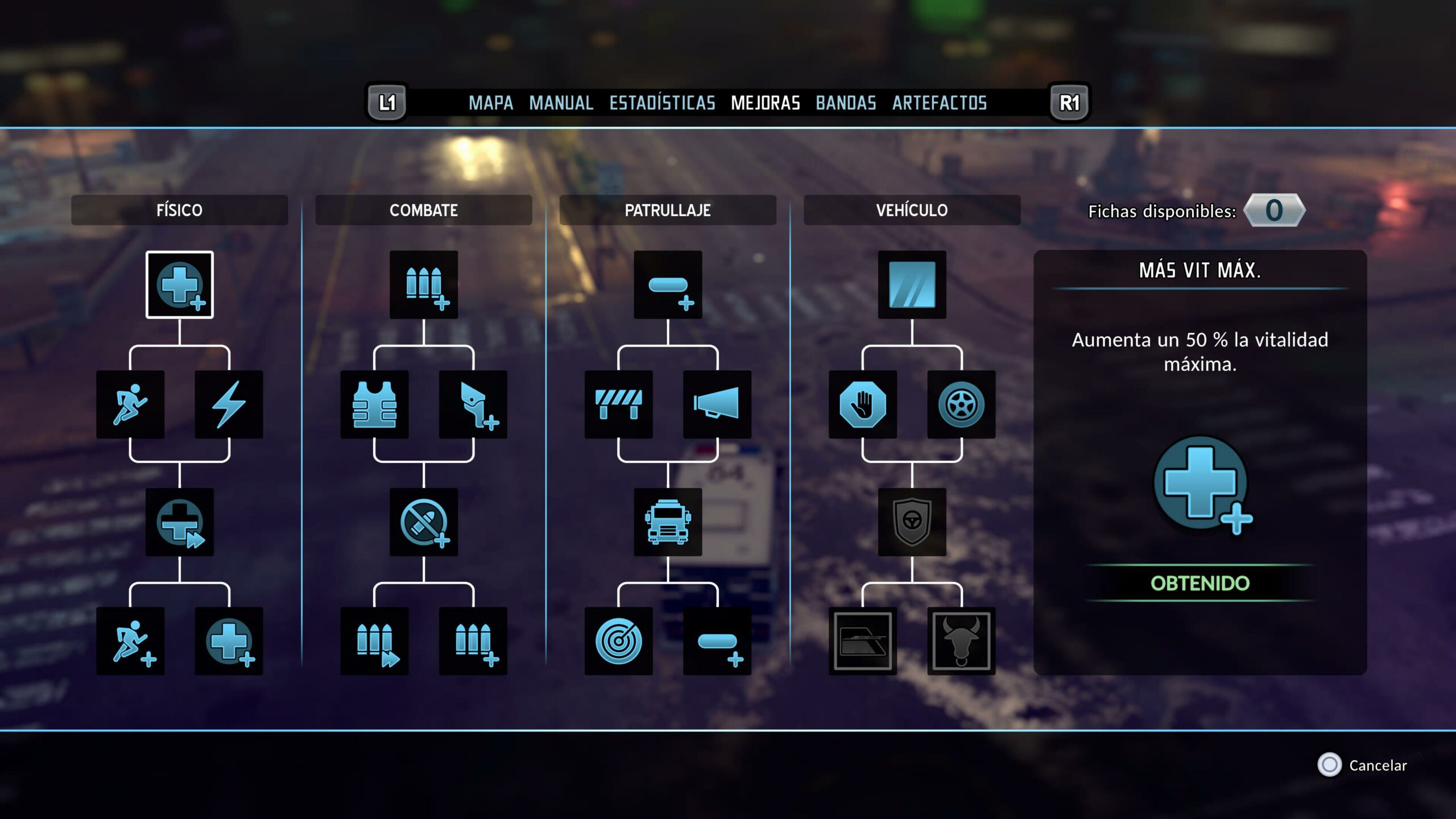This screenshot has width=1456, height=819.
Task: Select the lightning bolt upgrade
Action: pyautogui.click(x=229, y=404)
